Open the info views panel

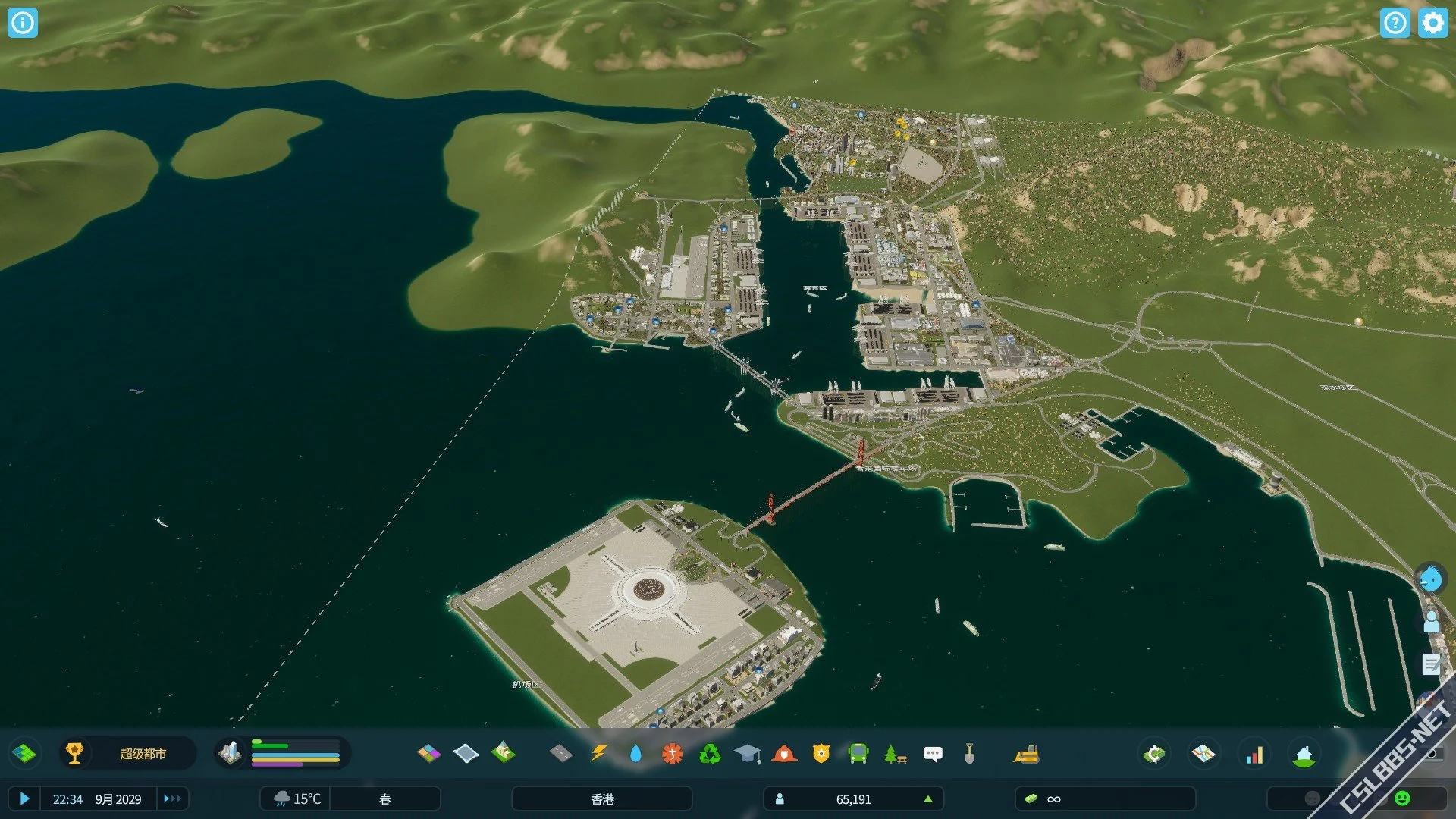23,23
